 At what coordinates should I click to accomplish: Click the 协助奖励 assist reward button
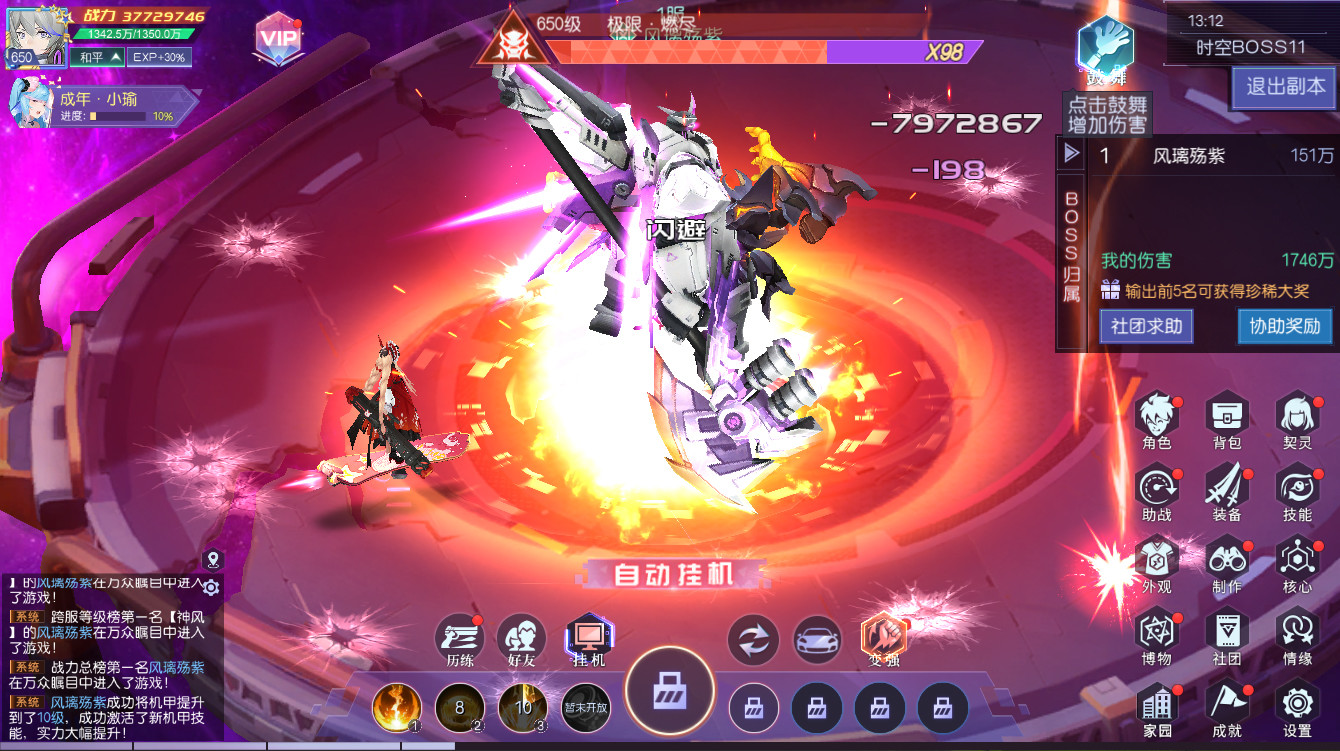click(1283, 327)
